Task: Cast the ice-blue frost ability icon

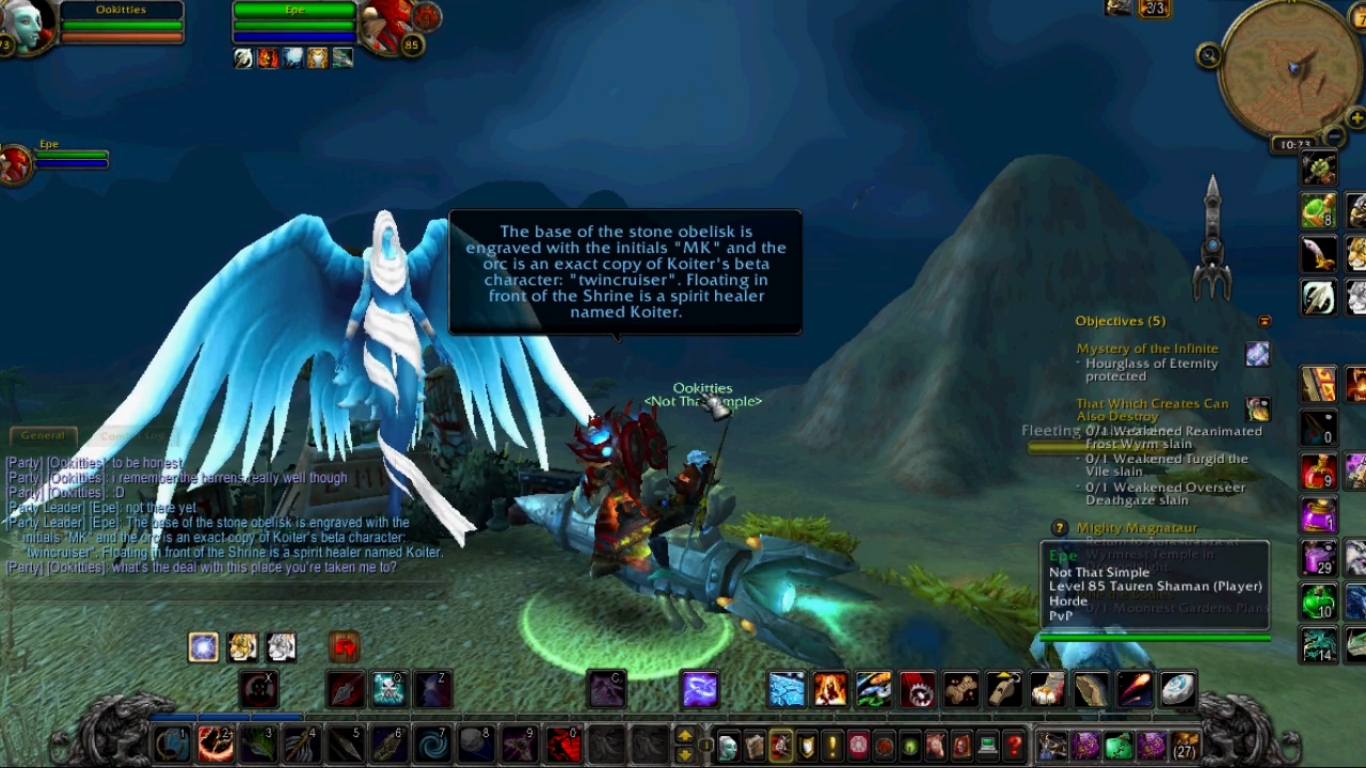Action: [786, 689]
